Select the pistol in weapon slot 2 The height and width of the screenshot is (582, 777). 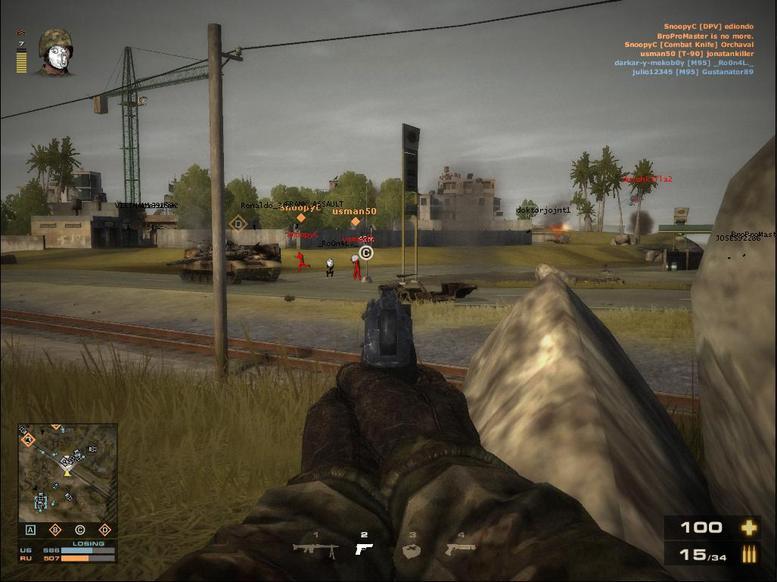(x=364, y=547)
